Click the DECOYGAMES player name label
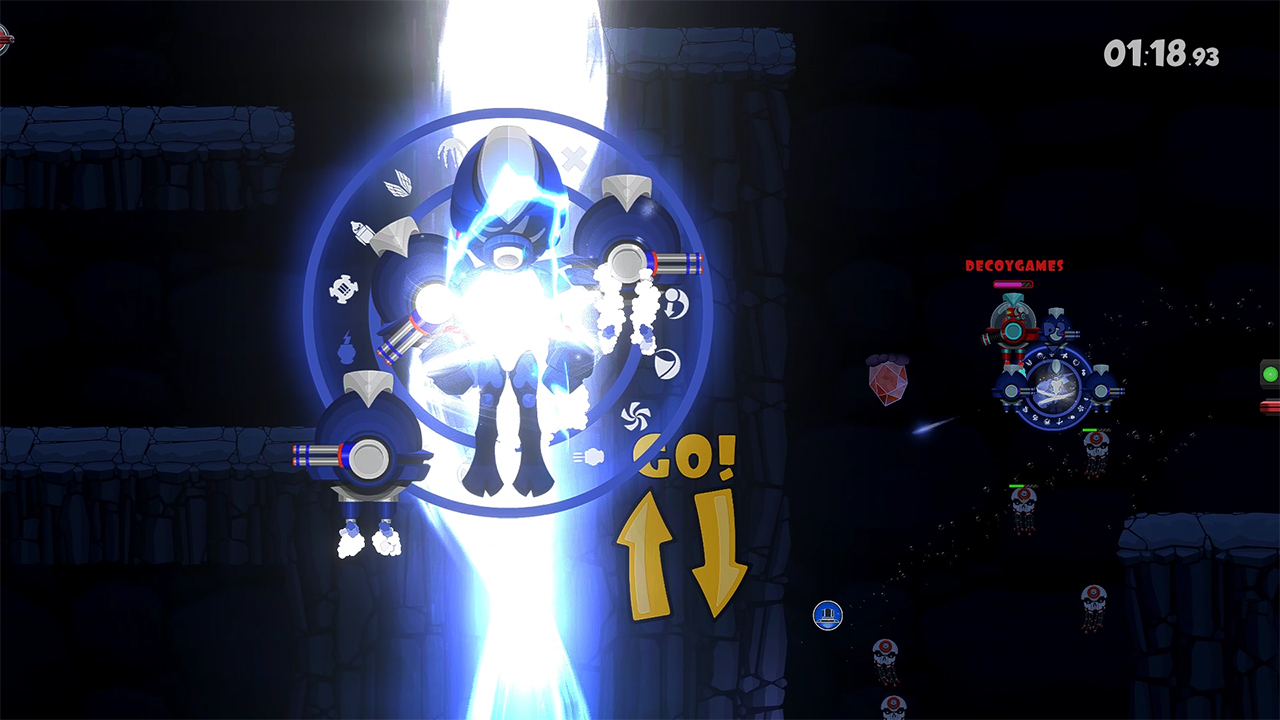The image size is (1280, 720). click(1014, 266)
